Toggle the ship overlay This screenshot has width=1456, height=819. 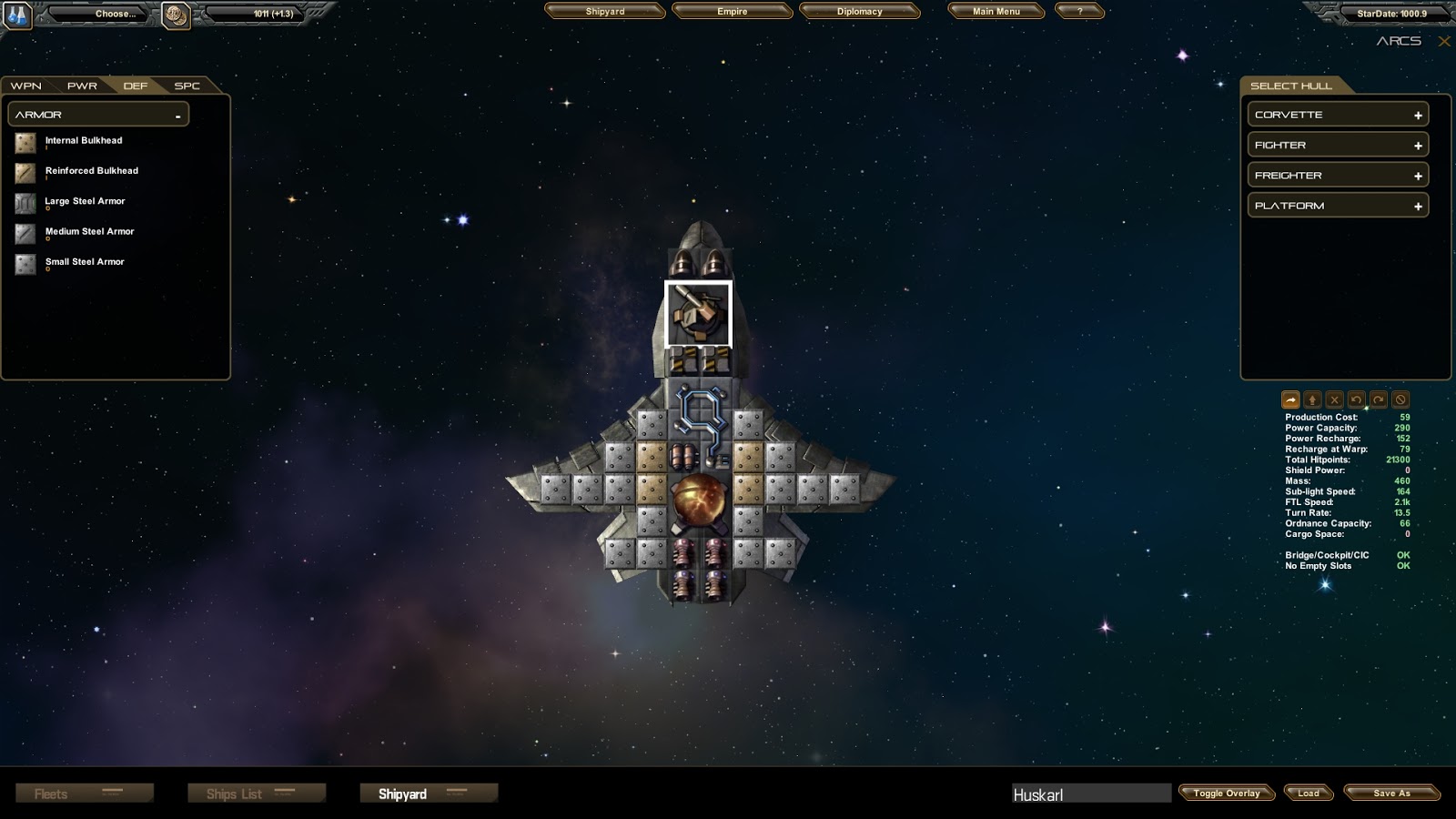click(x=1227, y=794)
